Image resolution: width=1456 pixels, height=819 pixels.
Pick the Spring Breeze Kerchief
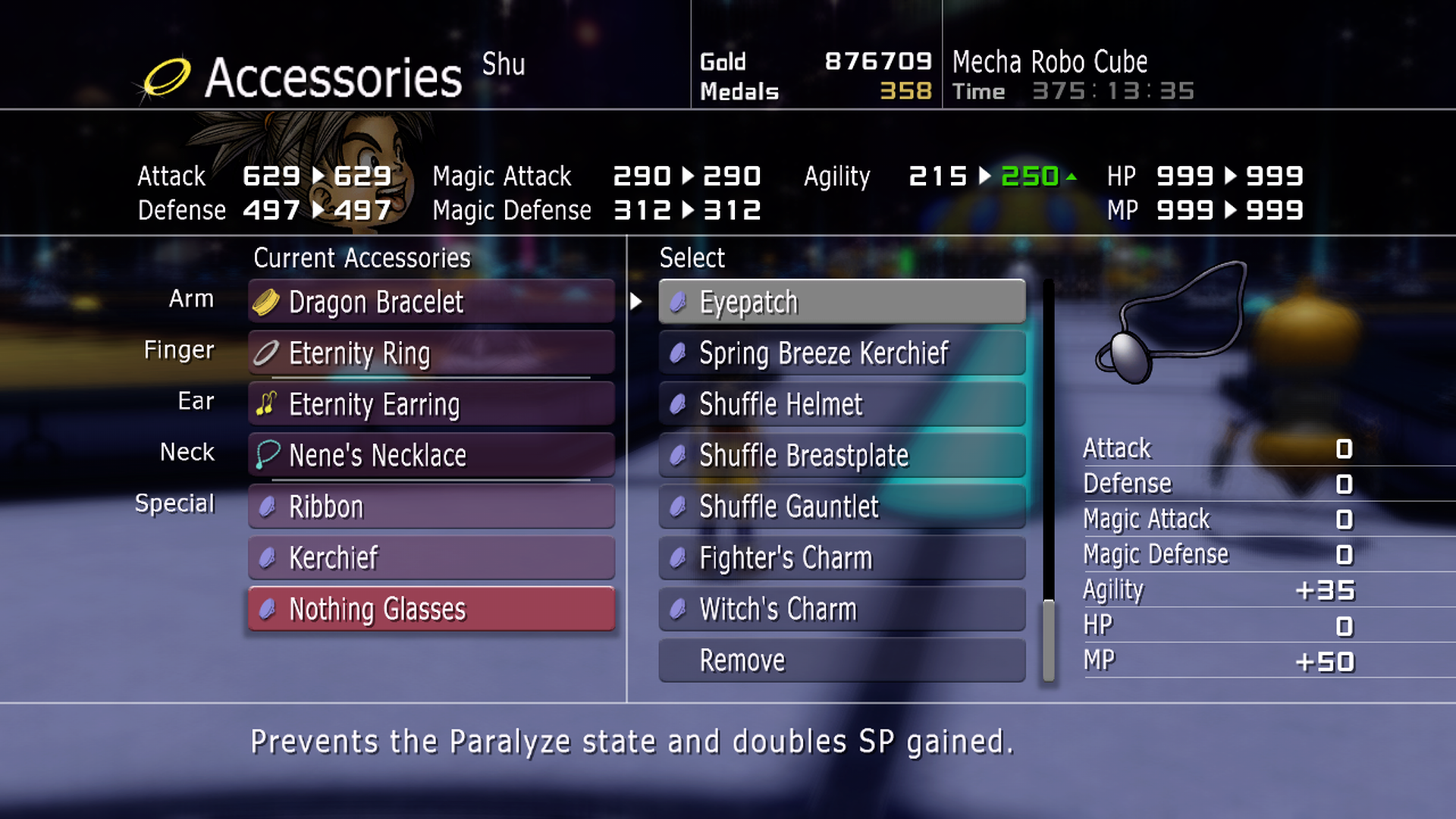[x=842, y=353]
